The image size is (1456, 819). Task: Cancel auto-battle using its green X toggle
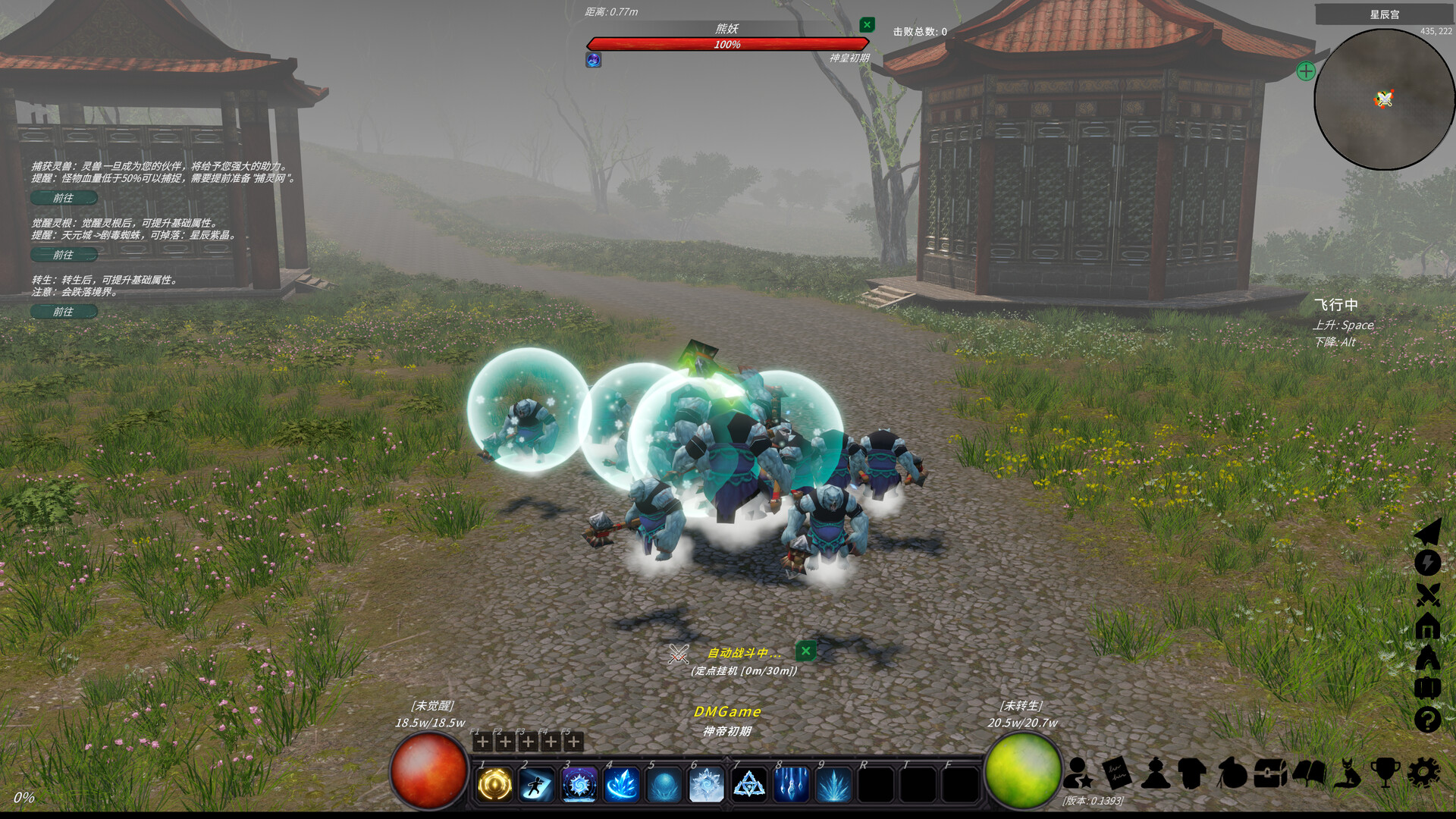(x=805, y=651)
